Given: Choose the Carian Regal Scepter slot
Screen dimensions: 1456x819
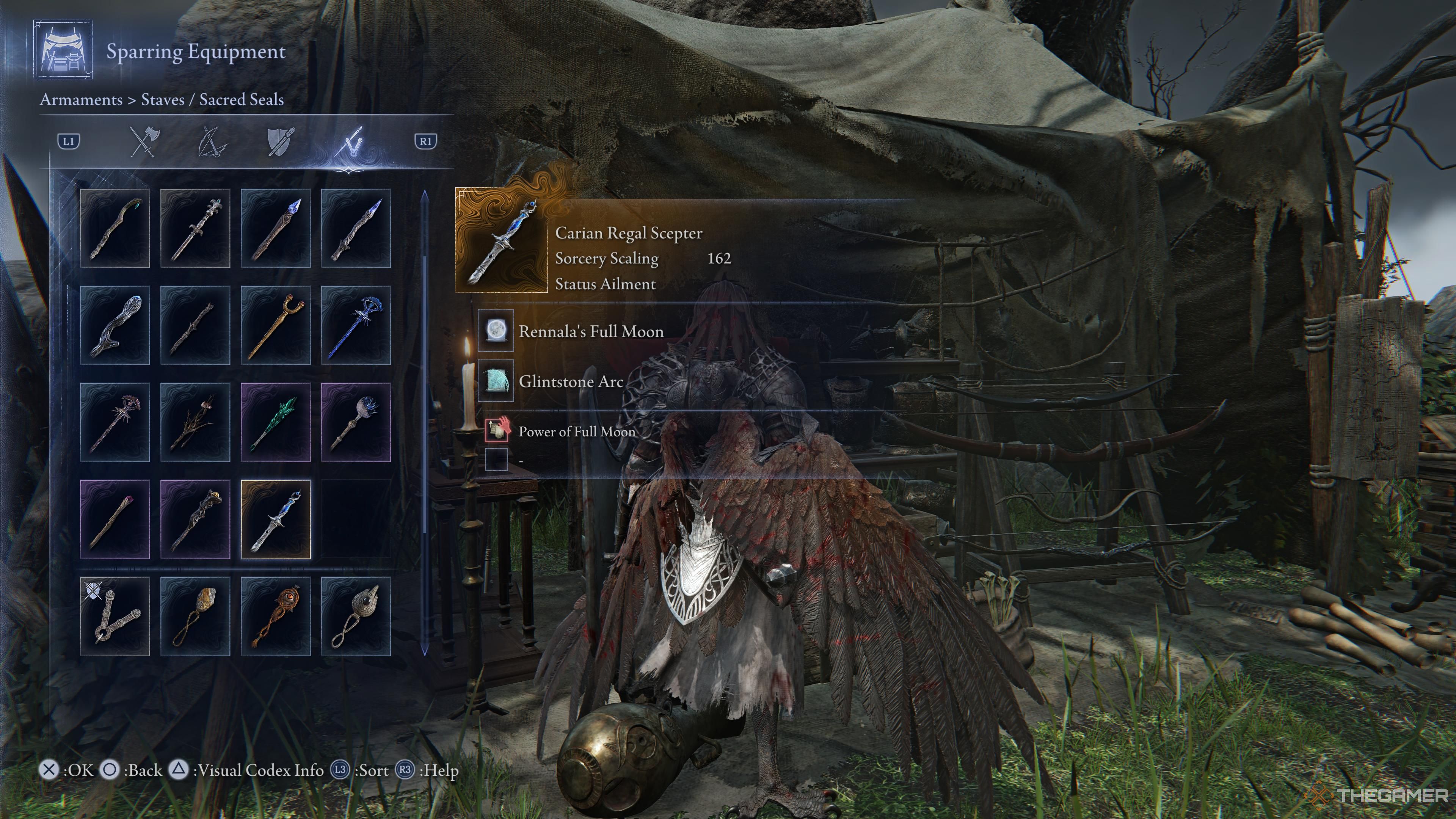Looking at the screenshot, I should (x=275, y=519).
